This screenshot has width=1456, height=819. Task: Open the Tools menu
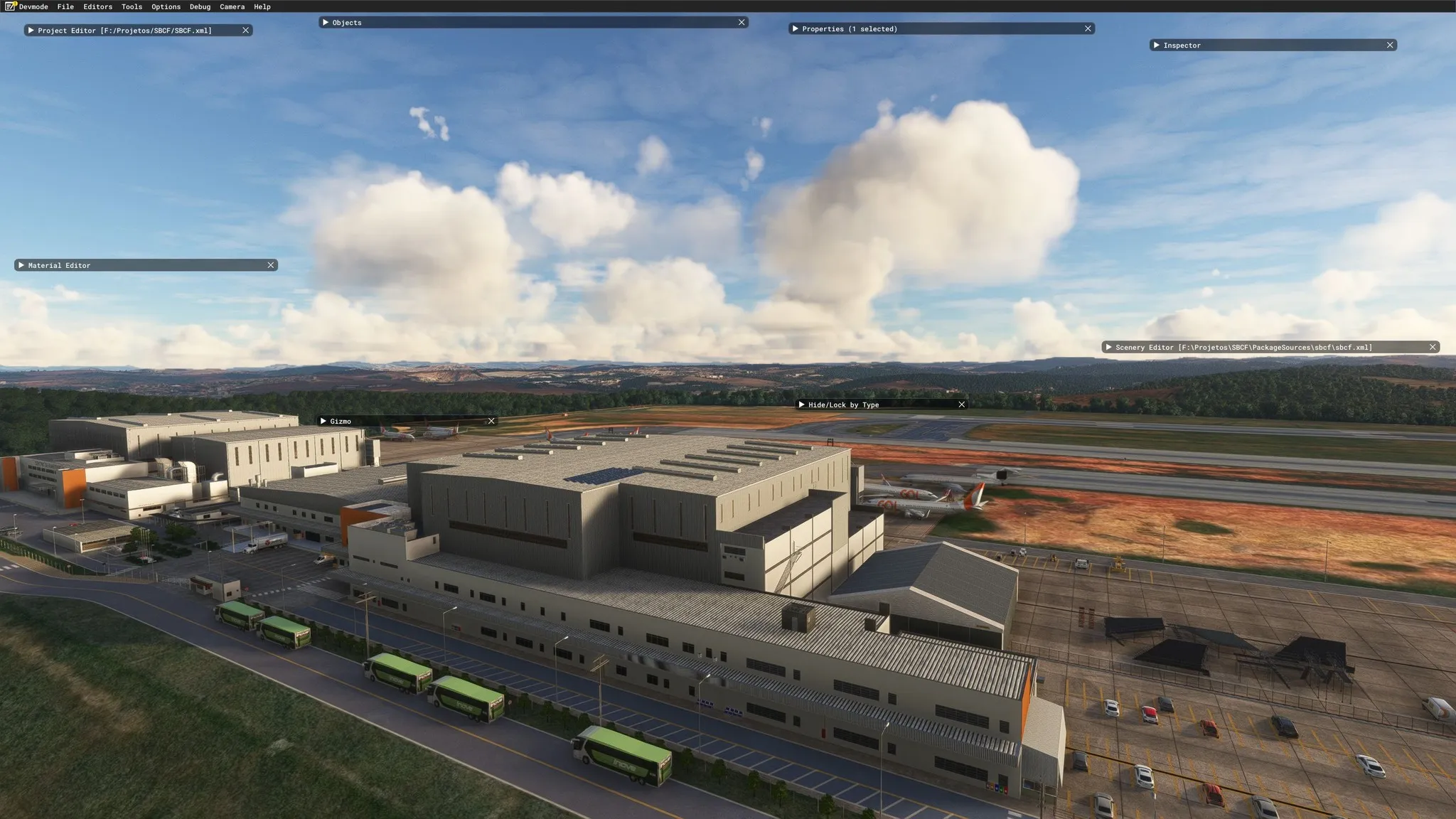click(132, 6)
